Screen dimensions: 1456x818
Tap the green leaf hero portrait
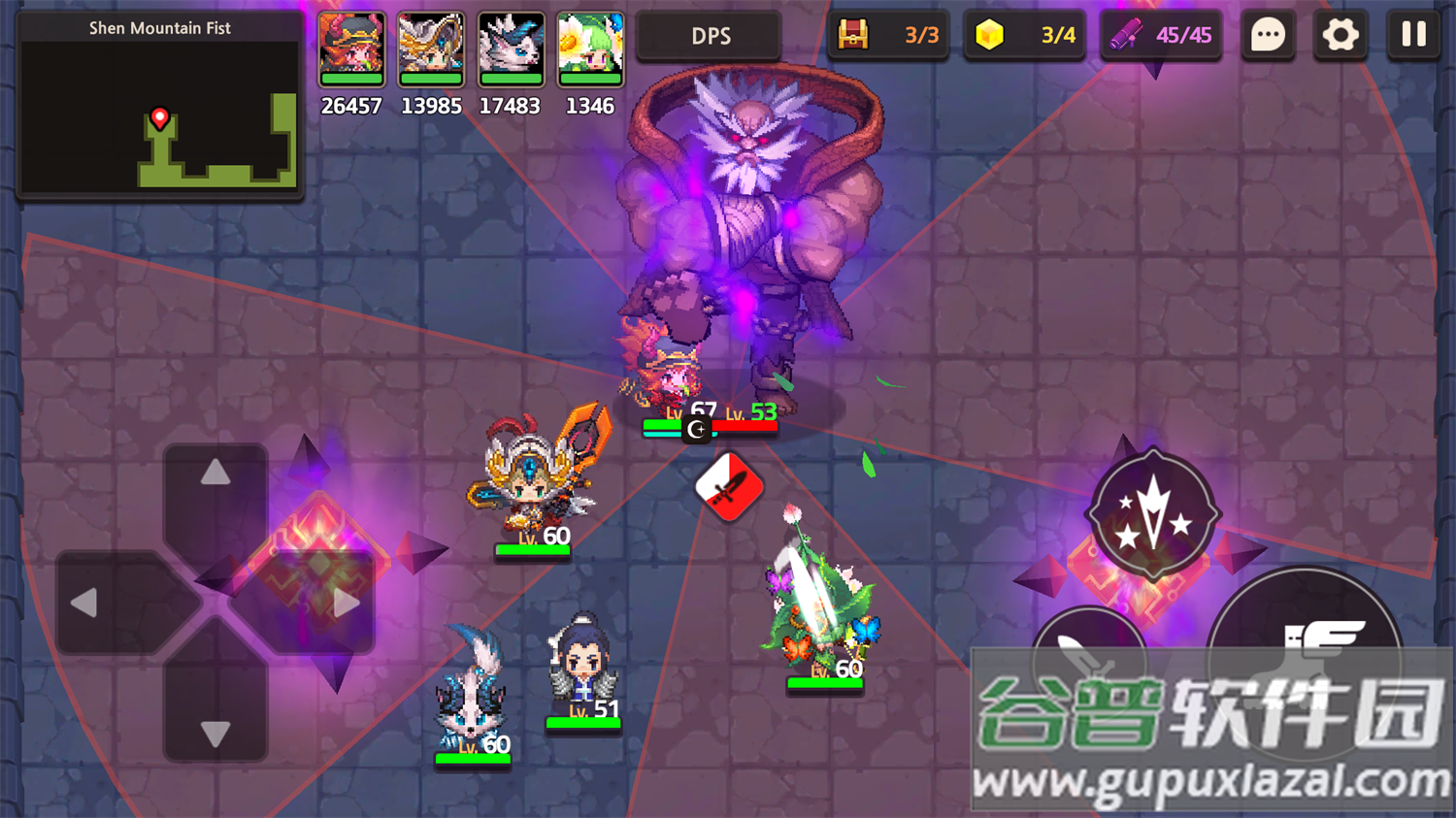point(589,49)
